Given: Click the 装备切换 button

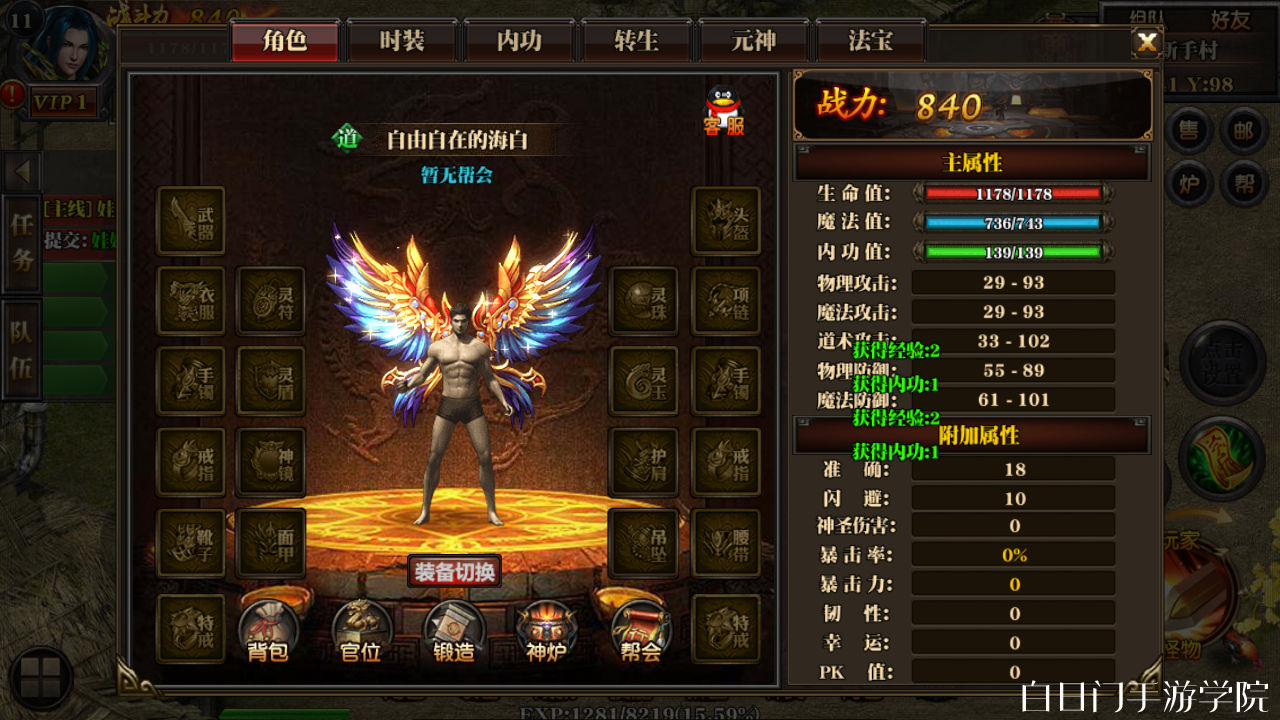Looking at the screenshot, I should (454, 572).
